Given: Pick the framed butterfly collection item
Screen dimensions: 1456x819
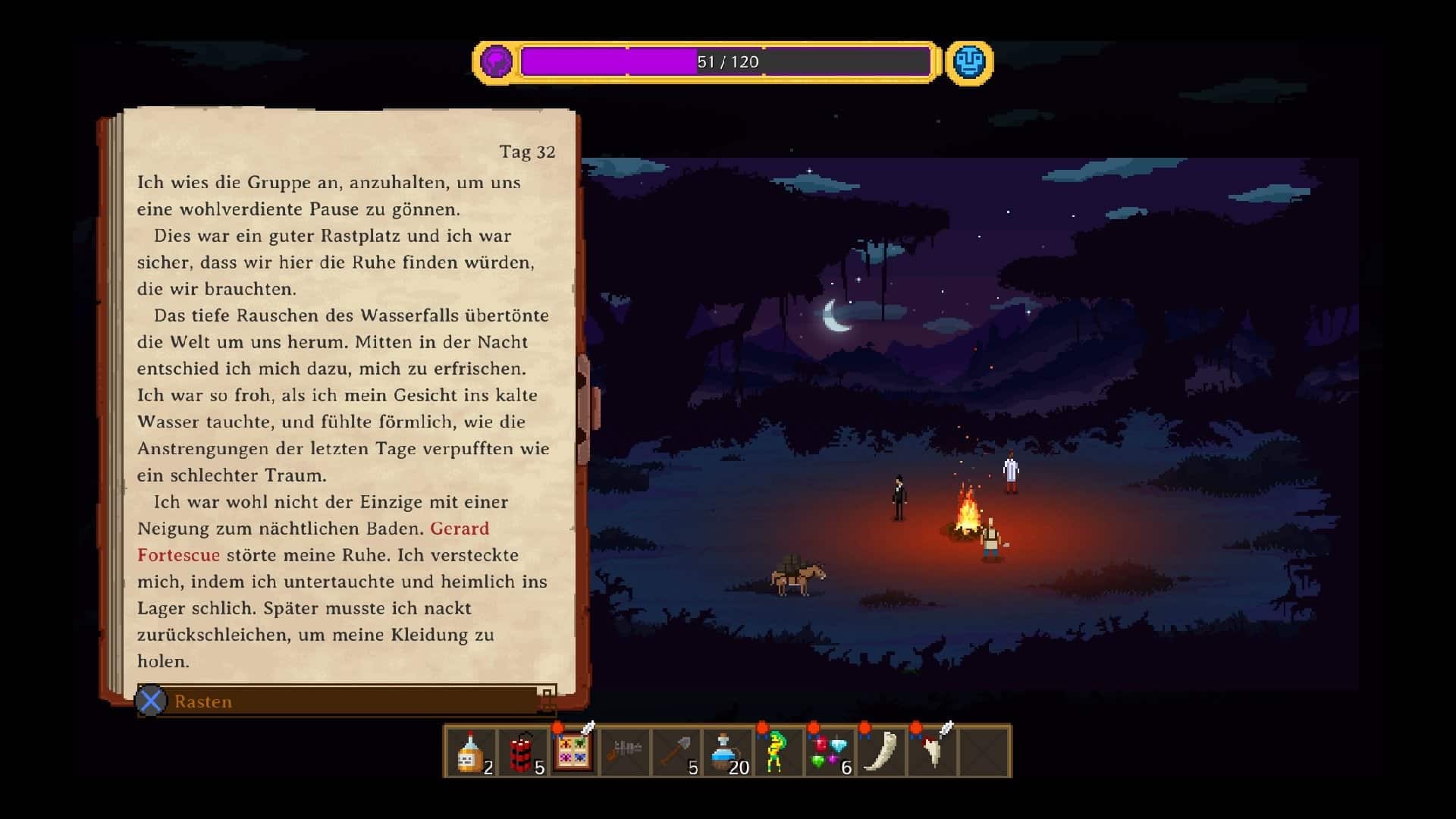Looking at the screenshot, I should coord(573,750).
